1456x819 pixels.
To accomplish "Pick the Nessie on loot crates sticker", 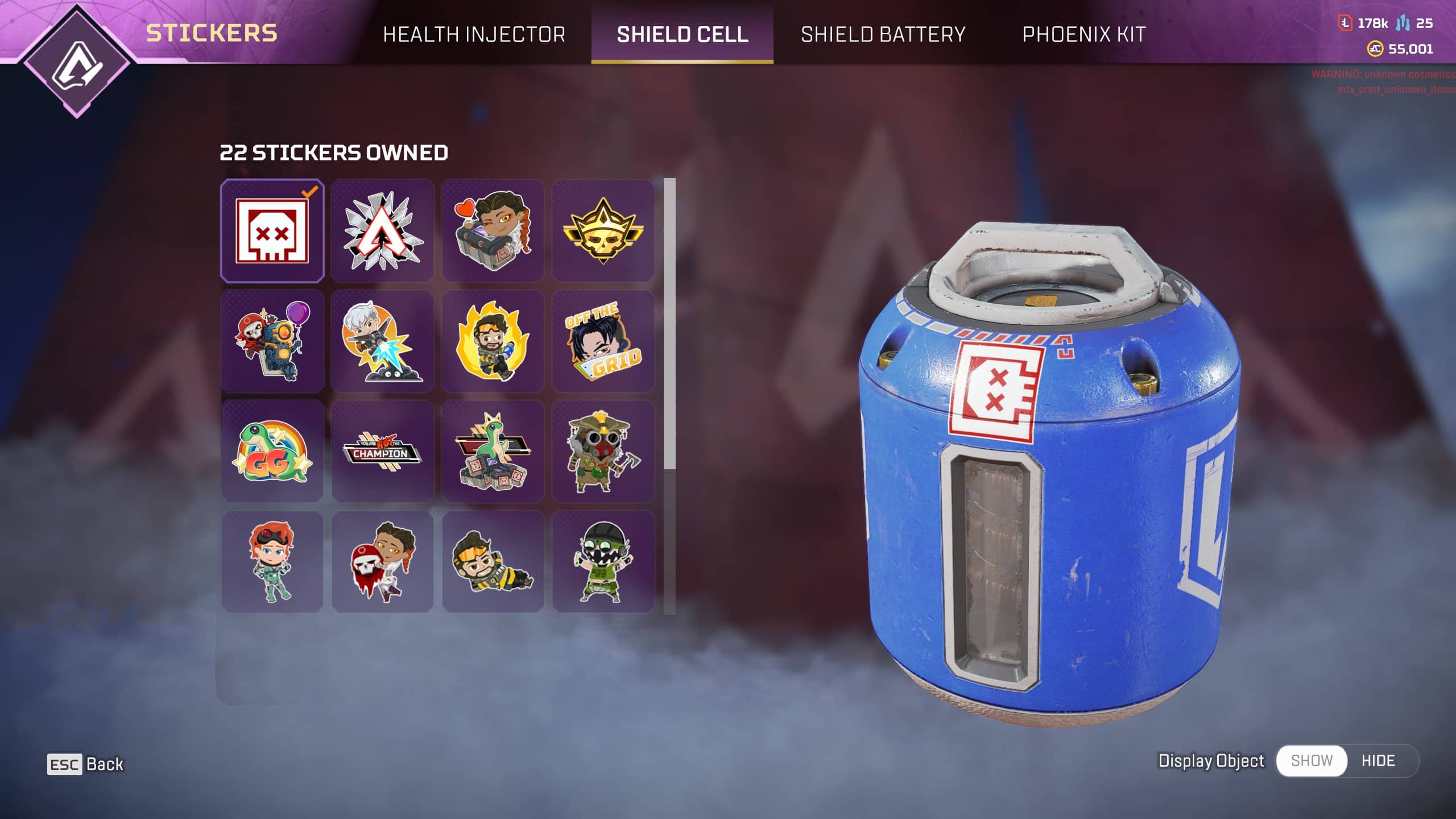I will [x=493, y=452].
